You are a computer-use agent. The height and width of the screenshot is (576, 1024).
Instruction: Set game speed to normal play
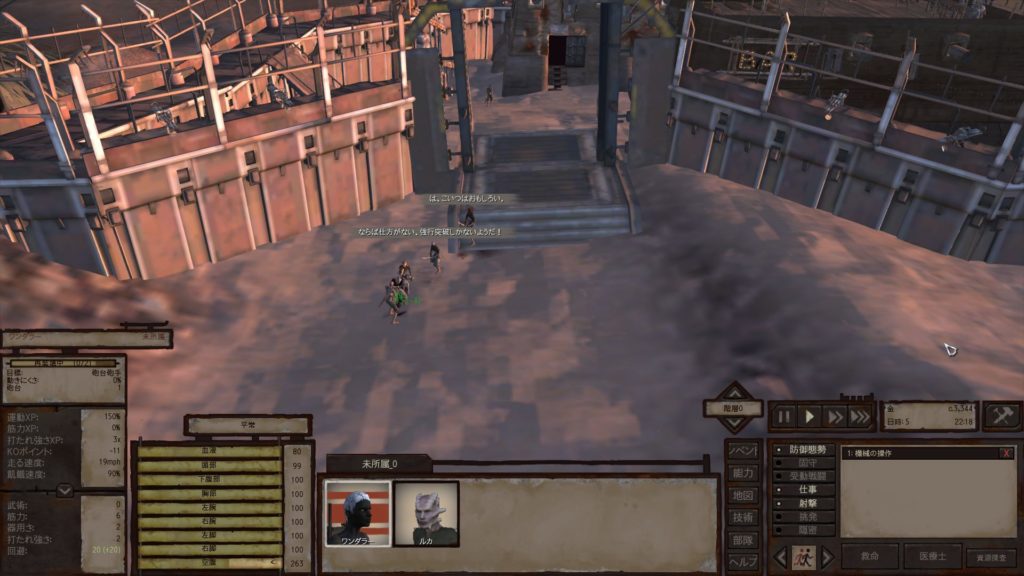tap(811, 416)
